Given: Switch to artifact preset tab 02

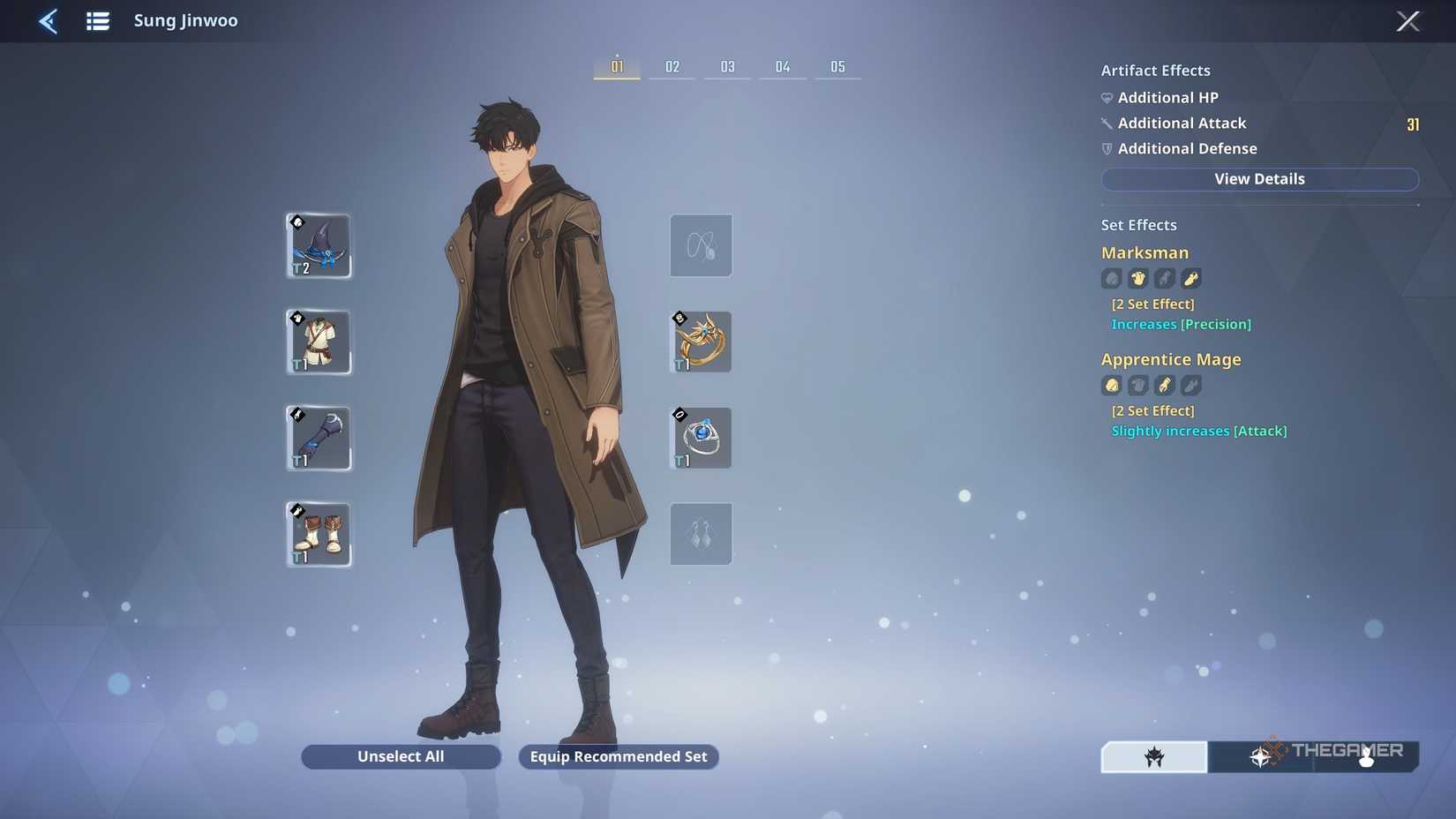Looking at the screenshot, I should (672, 65).
